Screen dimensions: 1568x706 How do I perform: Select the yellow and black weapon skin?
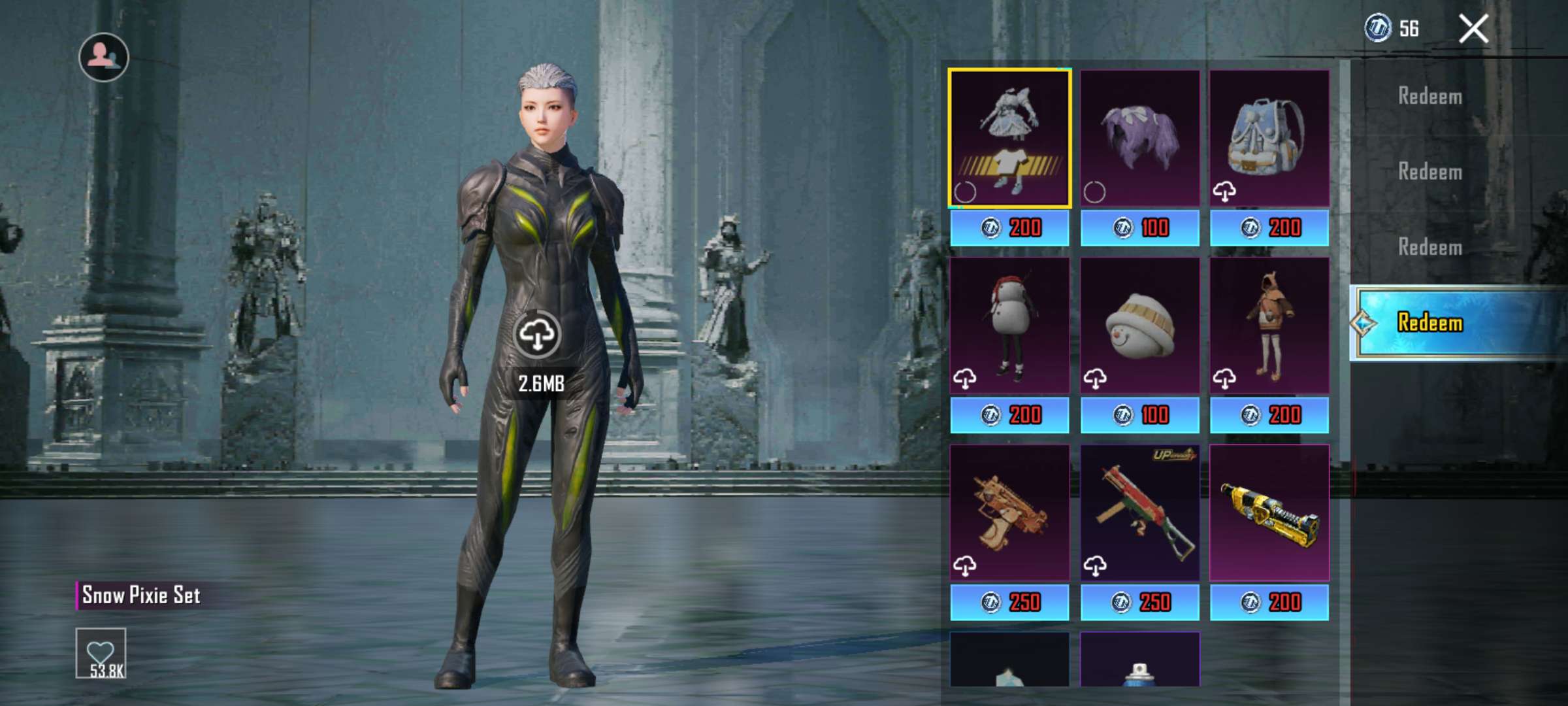[1269, 513]
